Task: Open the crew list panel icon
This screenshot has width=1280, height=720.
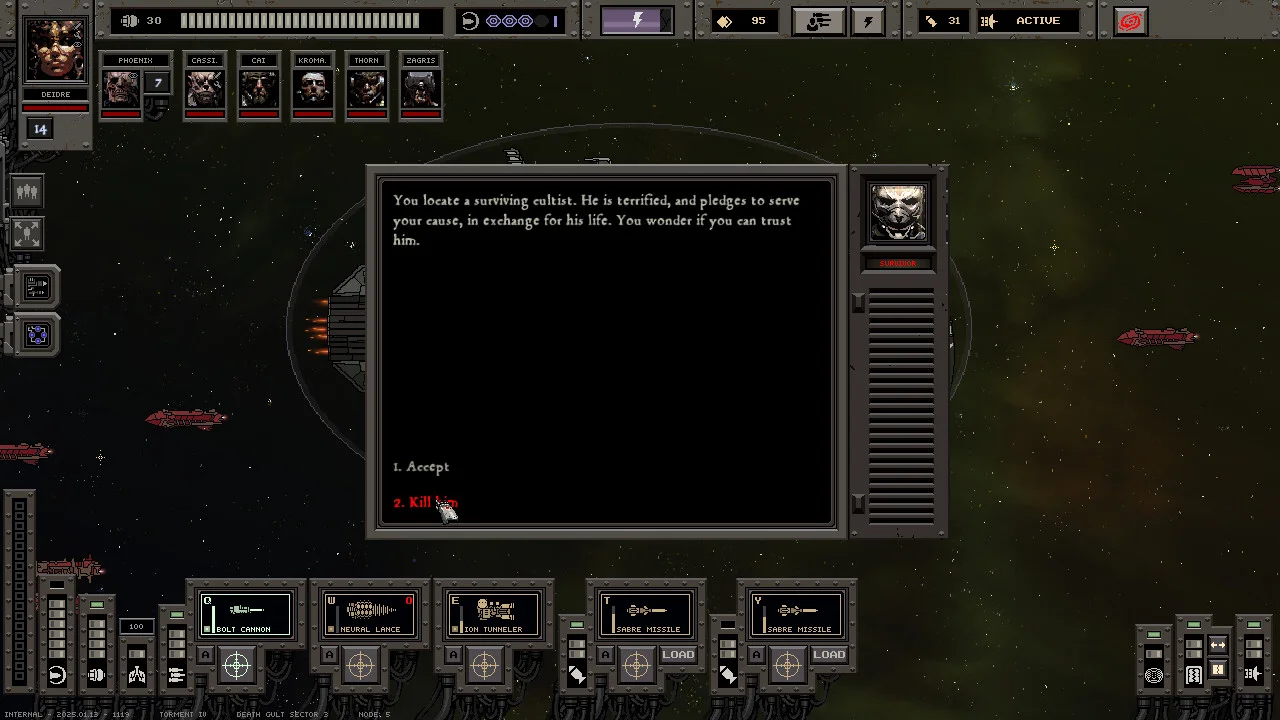Action: [x=27, y=191]
